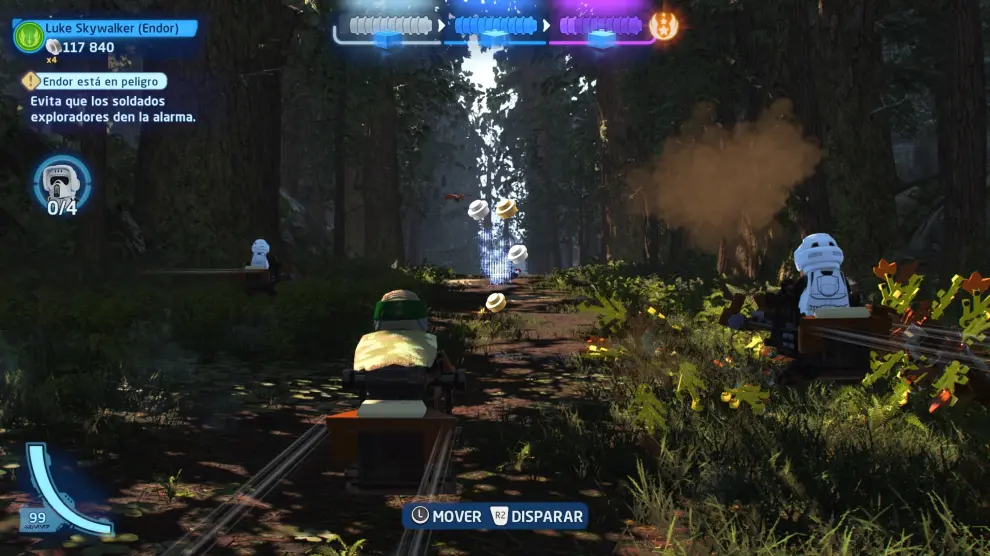The height and width of the screenshot is (556, 990).
Task: Select the scout trooper counter icon
Action: tap(62, 180)
